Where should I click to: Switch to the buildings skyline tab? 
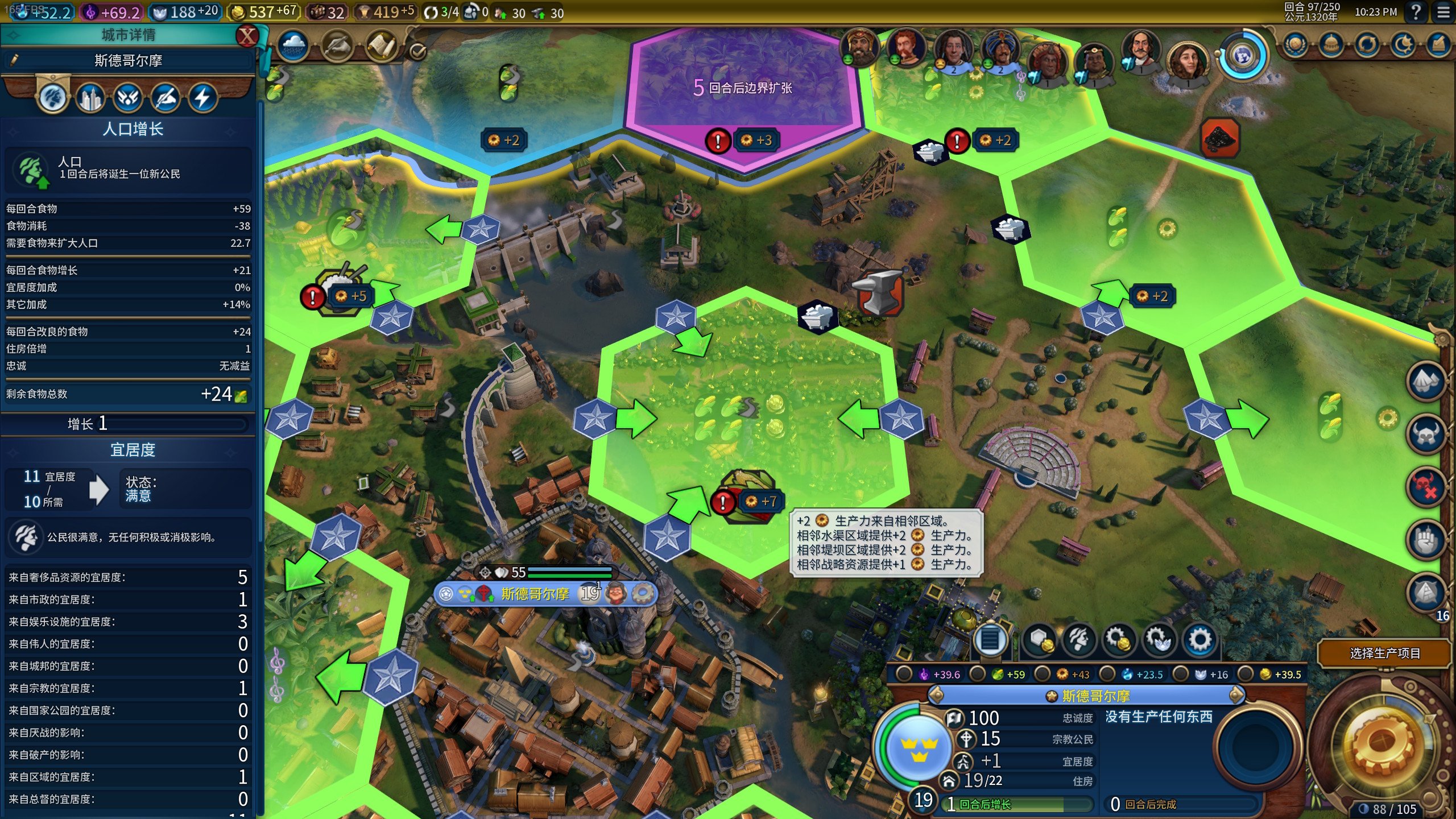91,98
